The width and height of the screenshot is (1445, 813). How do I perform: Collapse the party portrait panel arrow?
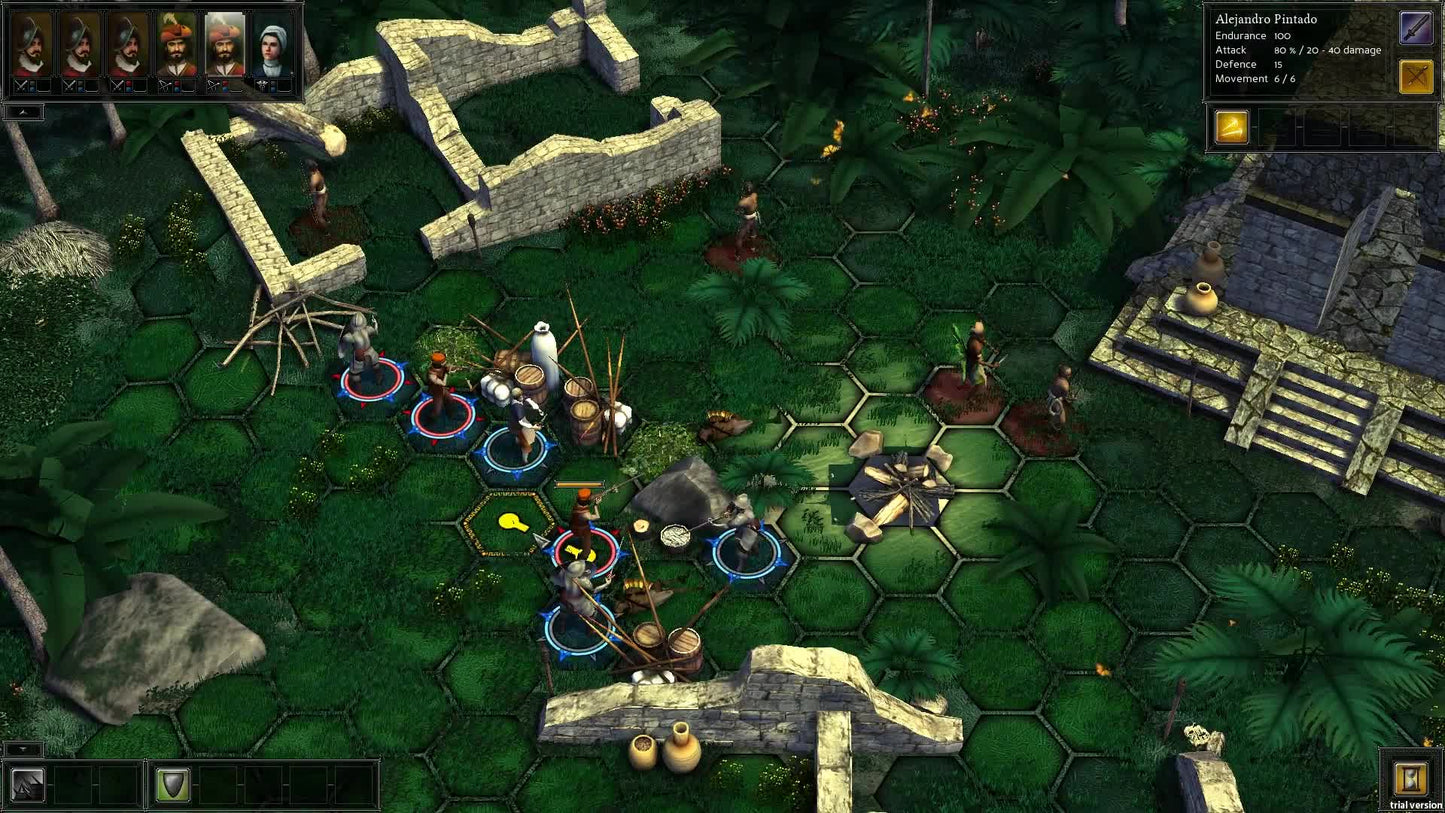tap(23, 112)
